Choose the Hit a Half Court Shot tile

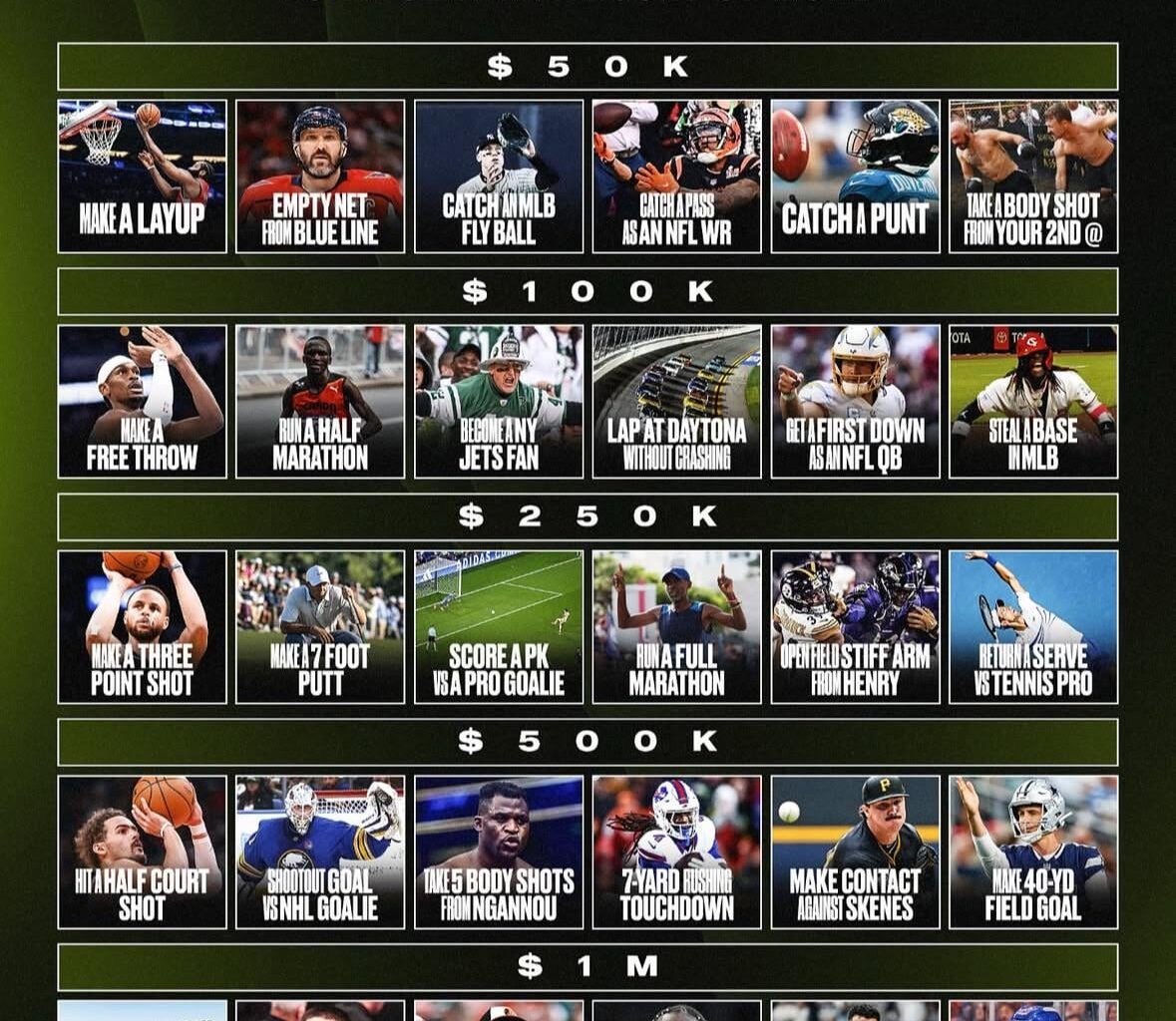[142, 852]
